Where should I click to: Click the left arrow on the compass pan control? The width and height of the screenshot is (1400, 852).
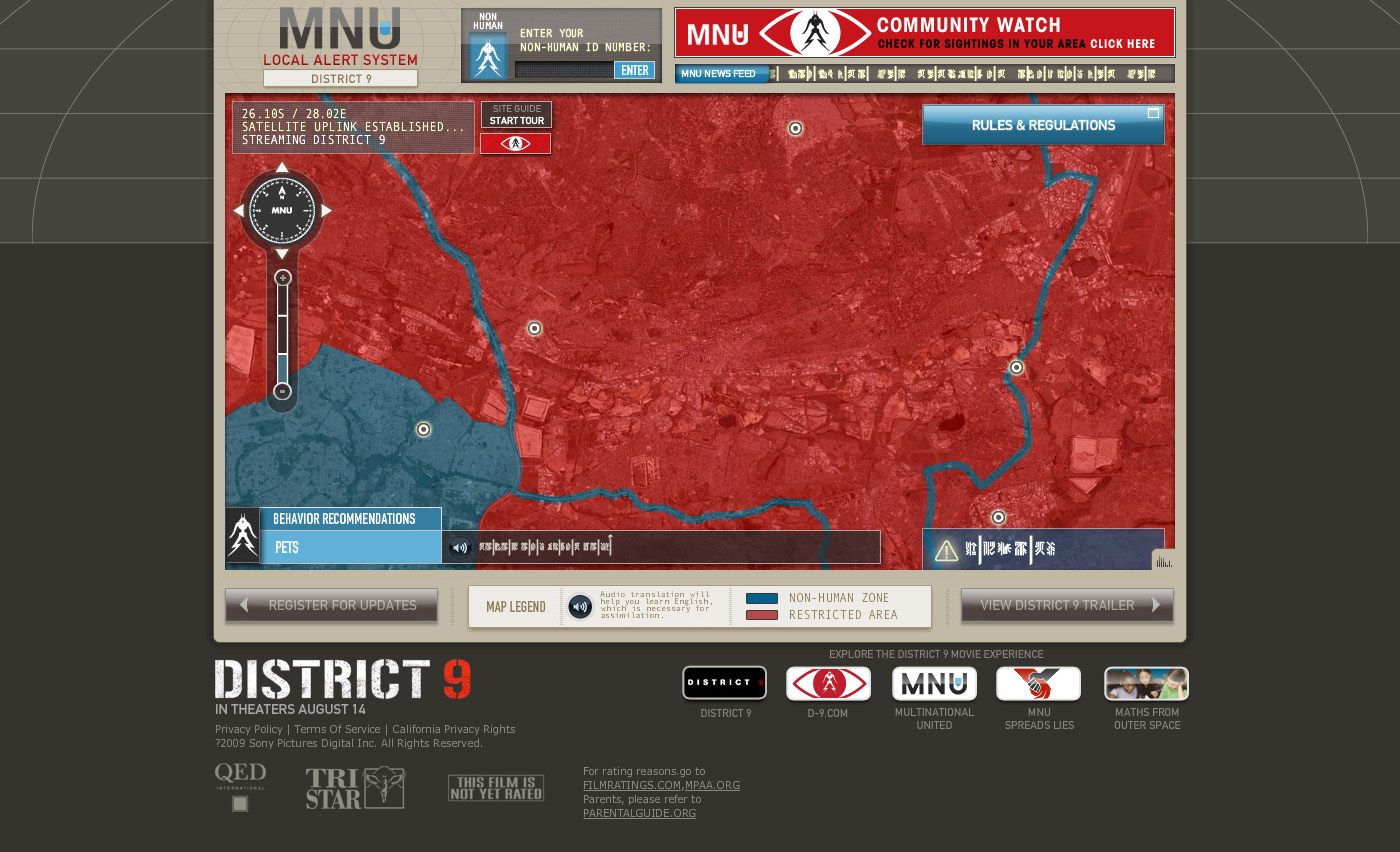(x=238, y=210)
